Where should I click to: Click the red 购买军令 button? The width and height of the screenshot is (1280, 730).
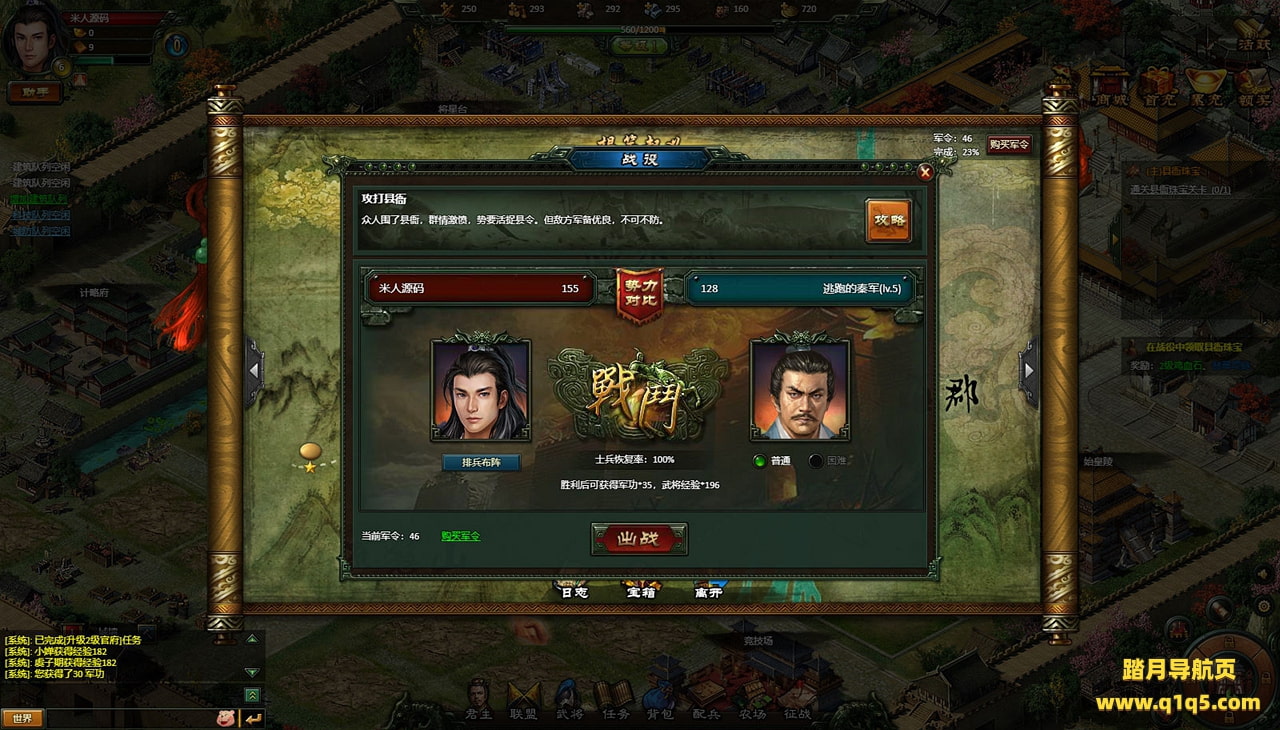[x=1009, y=144]
